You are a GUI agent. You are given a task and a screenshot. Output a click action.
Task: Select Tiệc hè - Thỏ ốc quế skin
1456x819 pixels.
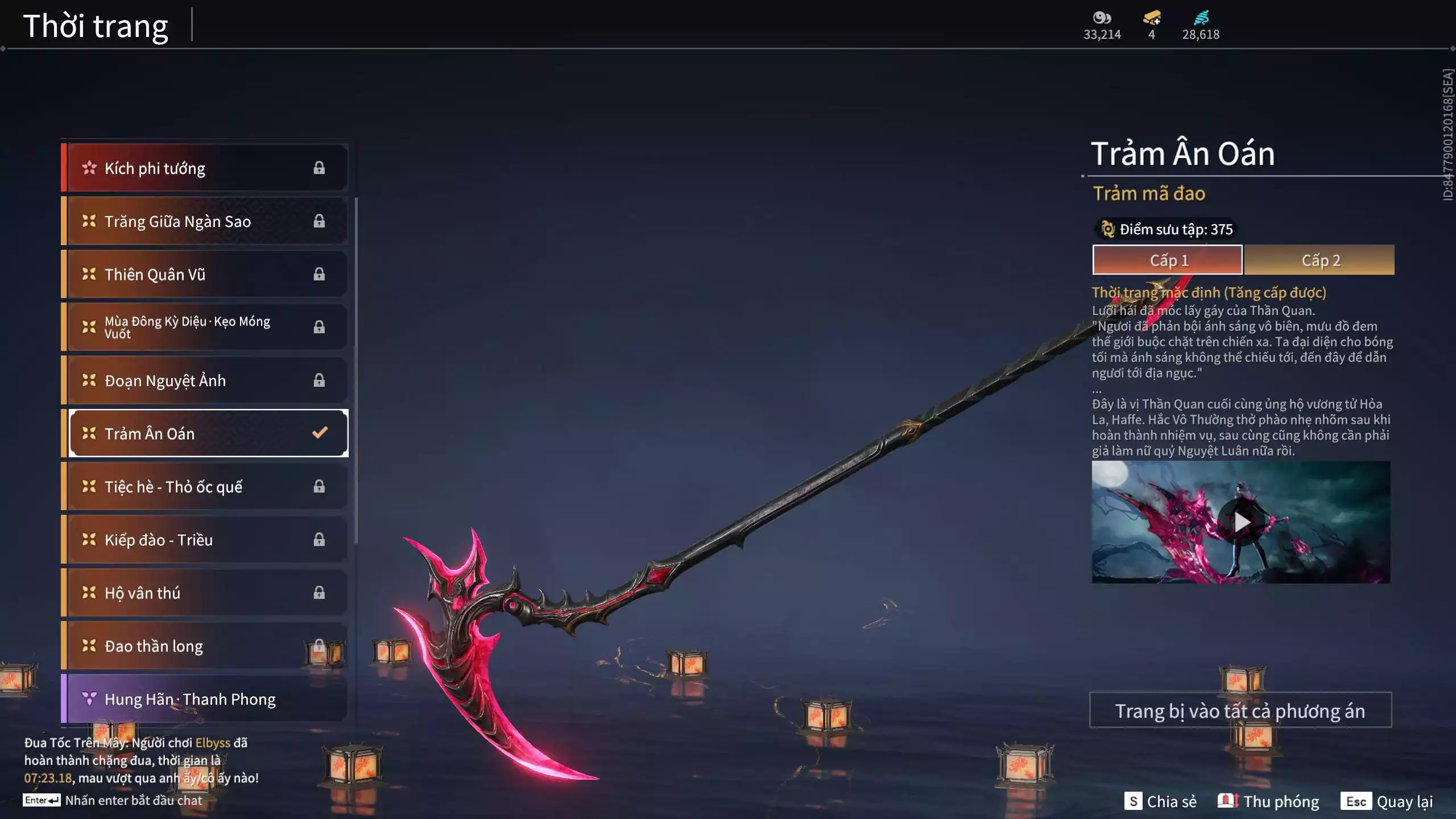click(205, 486)
